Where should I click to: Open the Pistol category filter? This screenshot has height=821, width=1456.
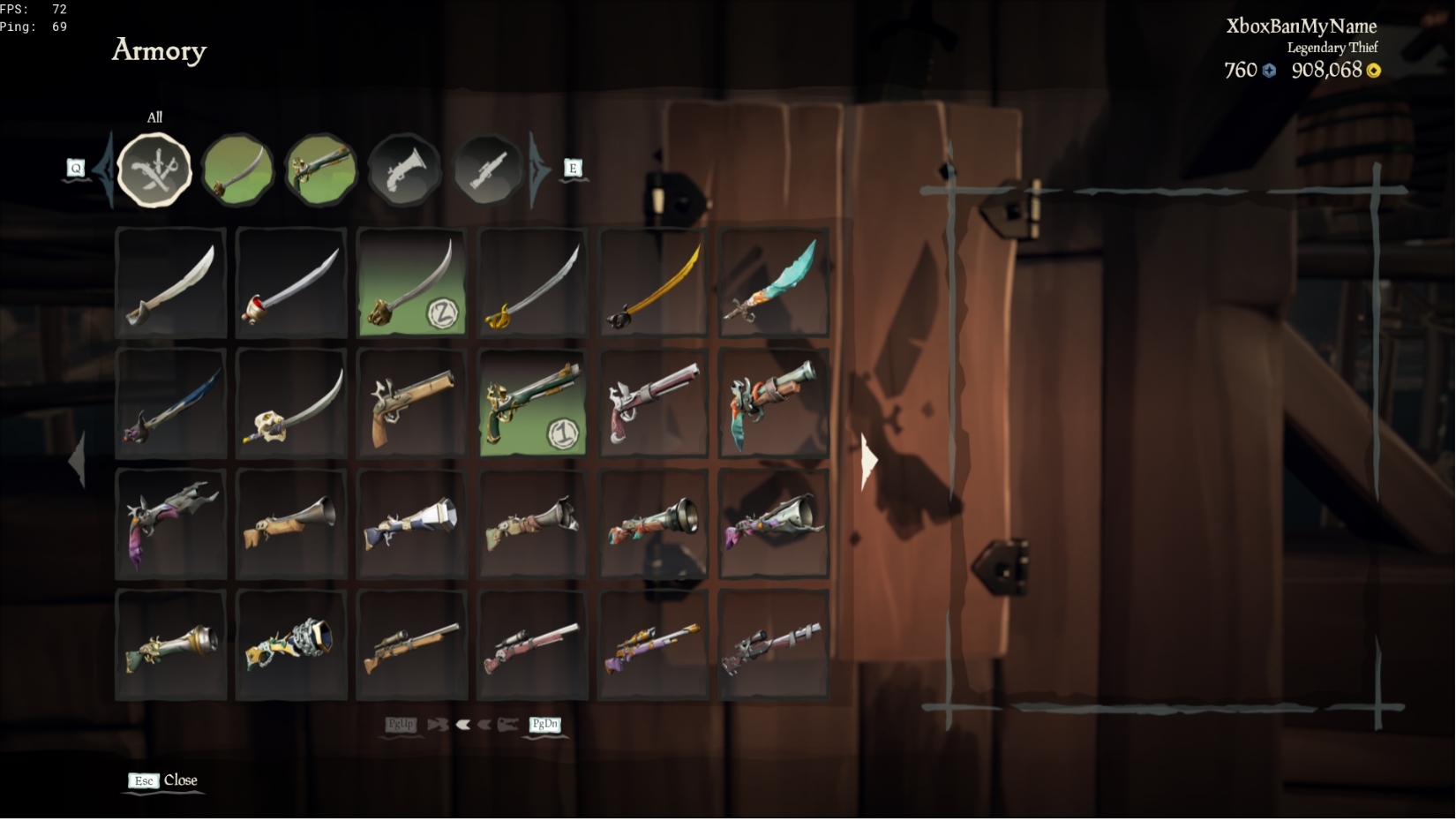(x=322, y=168)
